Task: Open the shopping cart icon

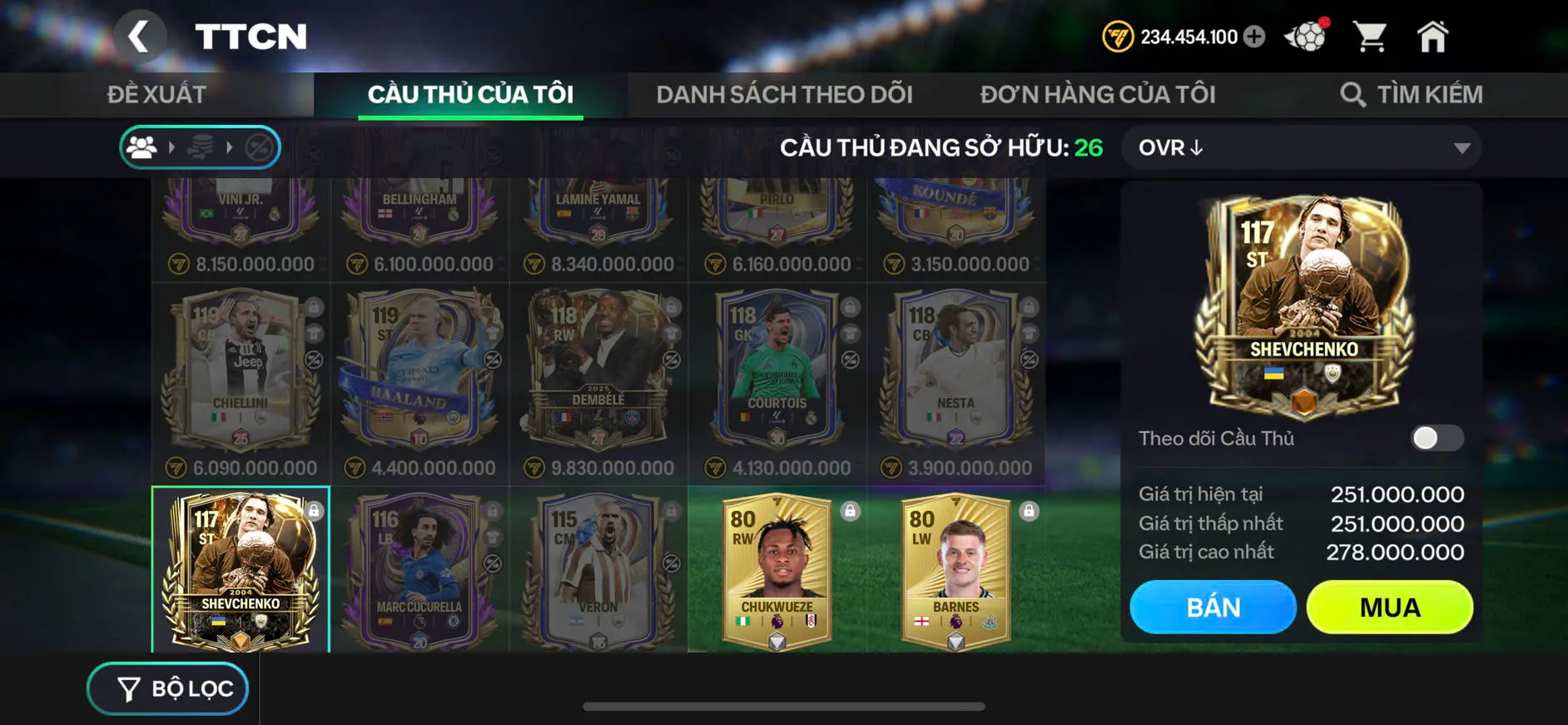Action: pyautogui.click(x=1368, y=35)
